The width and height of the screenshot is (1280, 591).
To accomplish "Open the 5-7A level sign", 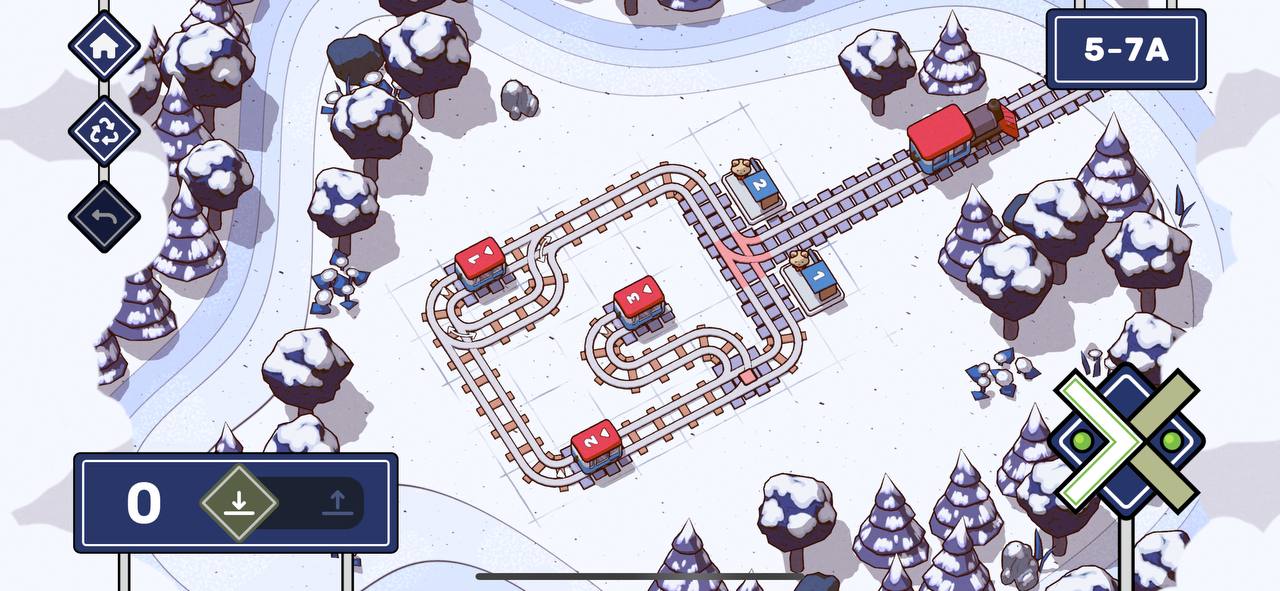I will [1125, 50].
